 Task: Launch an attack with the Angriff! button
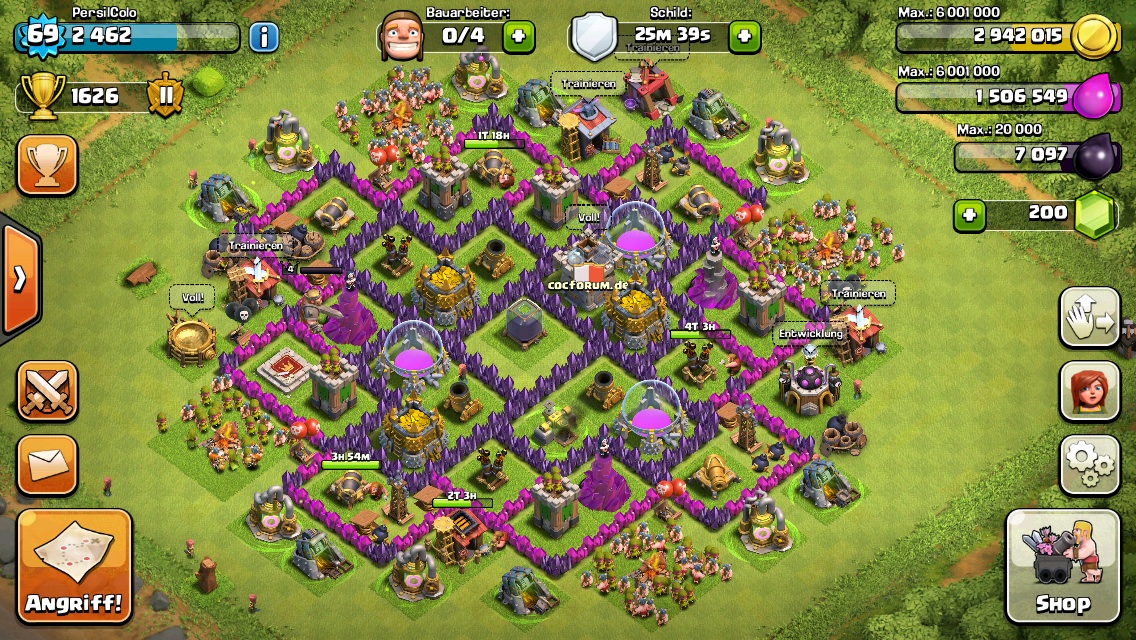tap(75, 566)
